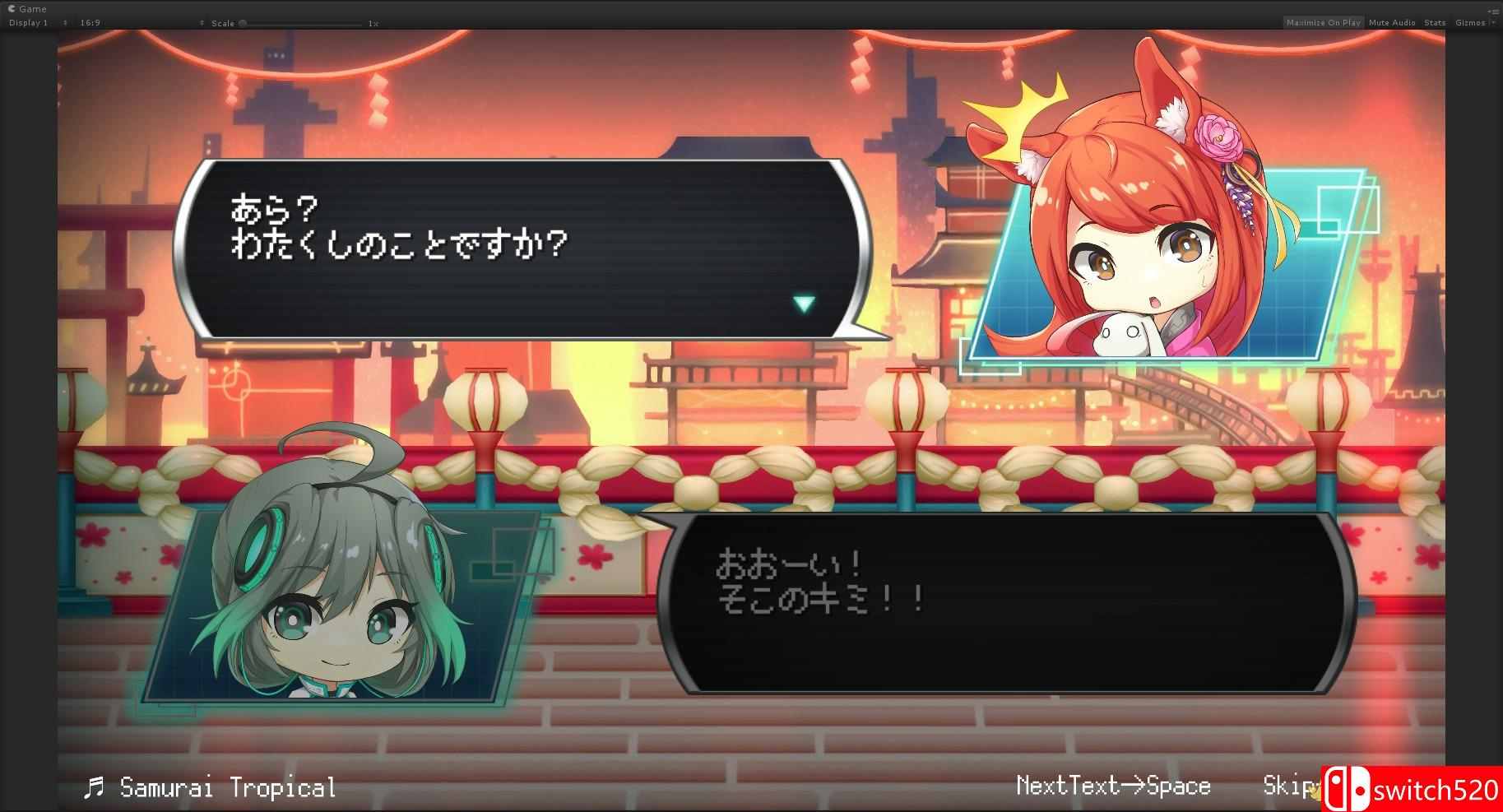Click the teal continue arrow in the dialogue box
This screenshot has height=812, width=1503.
point(804,304)
